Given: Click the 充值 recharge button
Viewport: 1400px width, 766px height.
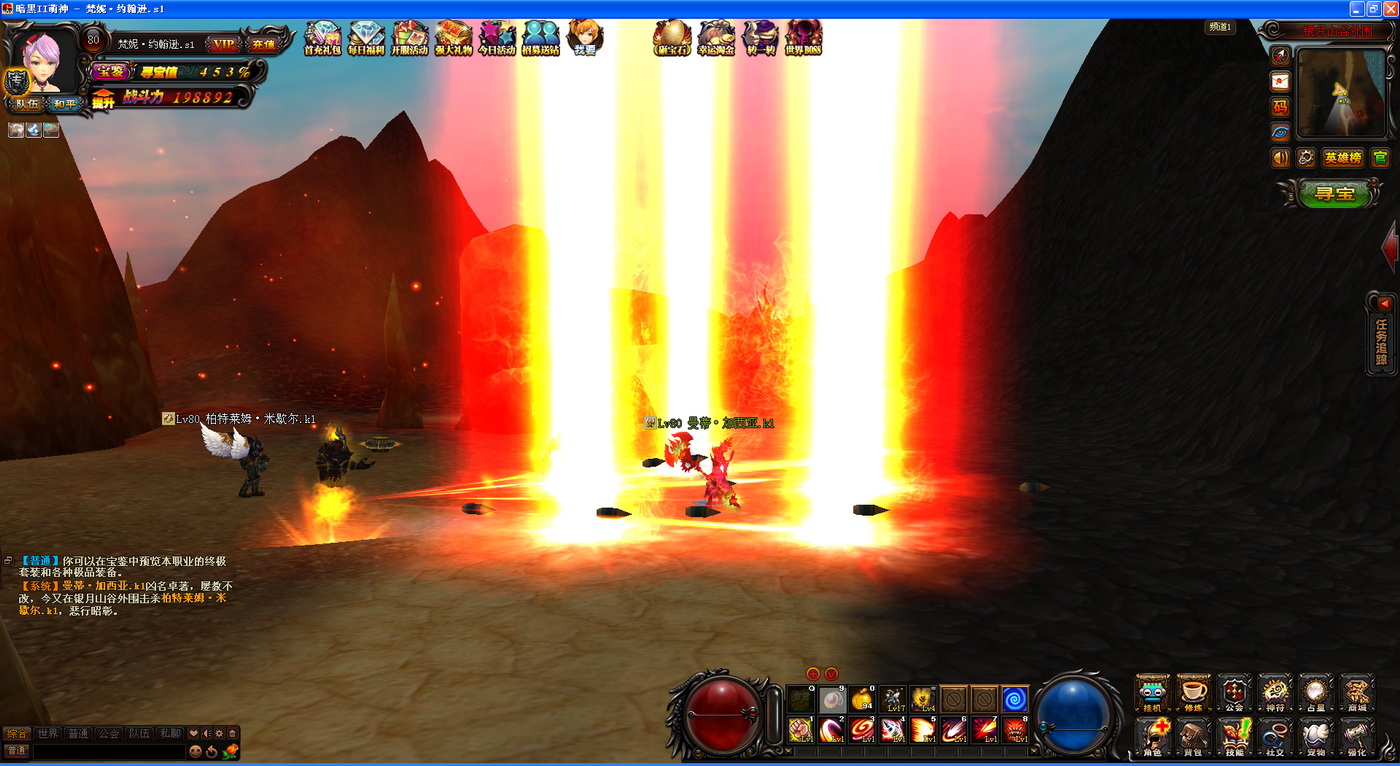Looking at the screenshot, I should pyautogui.click(x=262, y=44).
